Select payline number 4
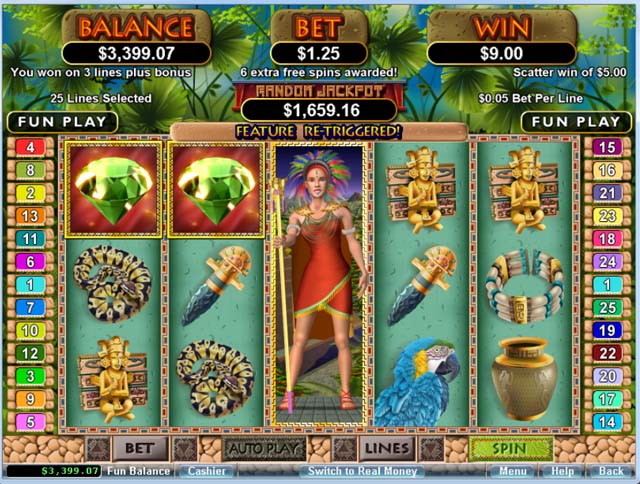Image resolution: width=640 pixels, height=484 pixels. pyautogui.click(x=30, y=148)
